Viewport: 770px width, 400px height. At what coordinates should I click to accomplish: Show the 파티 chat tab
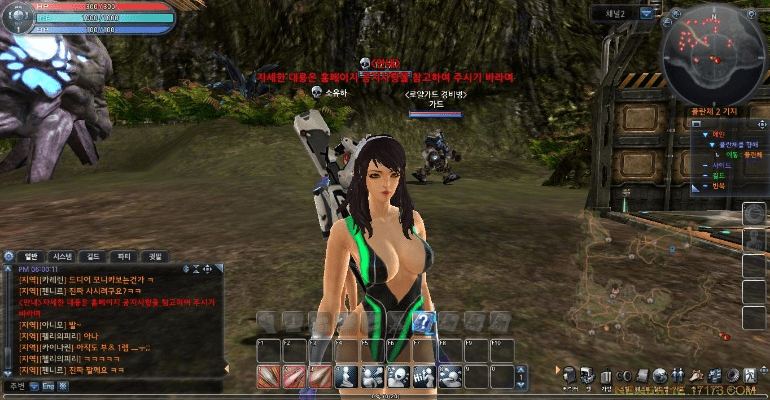tap(124, 256)
